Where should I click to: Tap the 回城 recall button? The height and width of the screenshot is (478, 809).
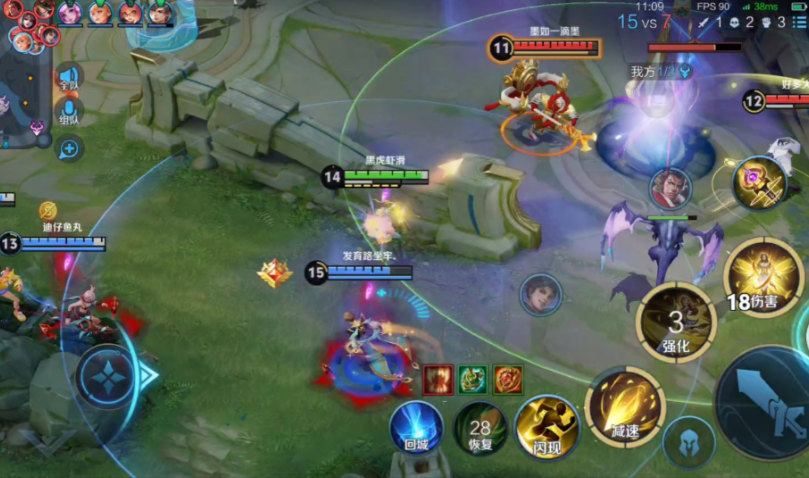pos(416,426)
